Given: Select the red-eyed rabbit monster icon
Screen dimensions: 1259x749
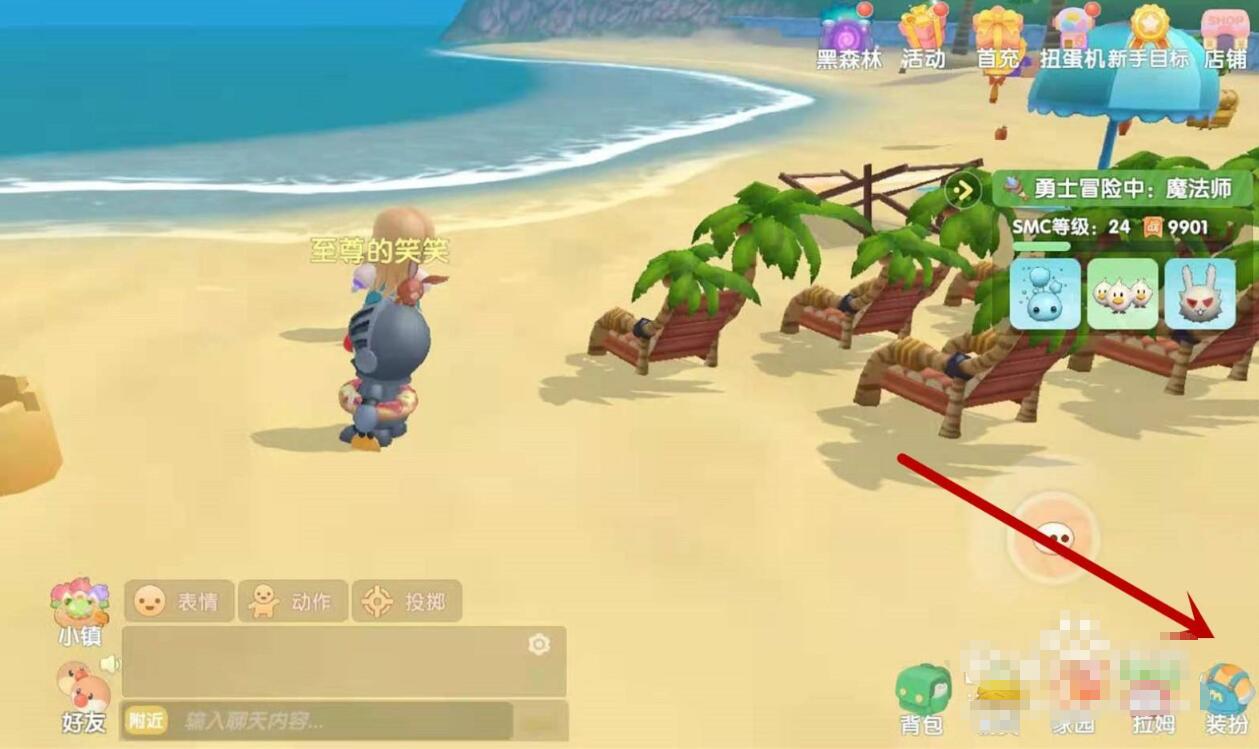Looking at the screenshot, I should click(x=1200, y=294).
